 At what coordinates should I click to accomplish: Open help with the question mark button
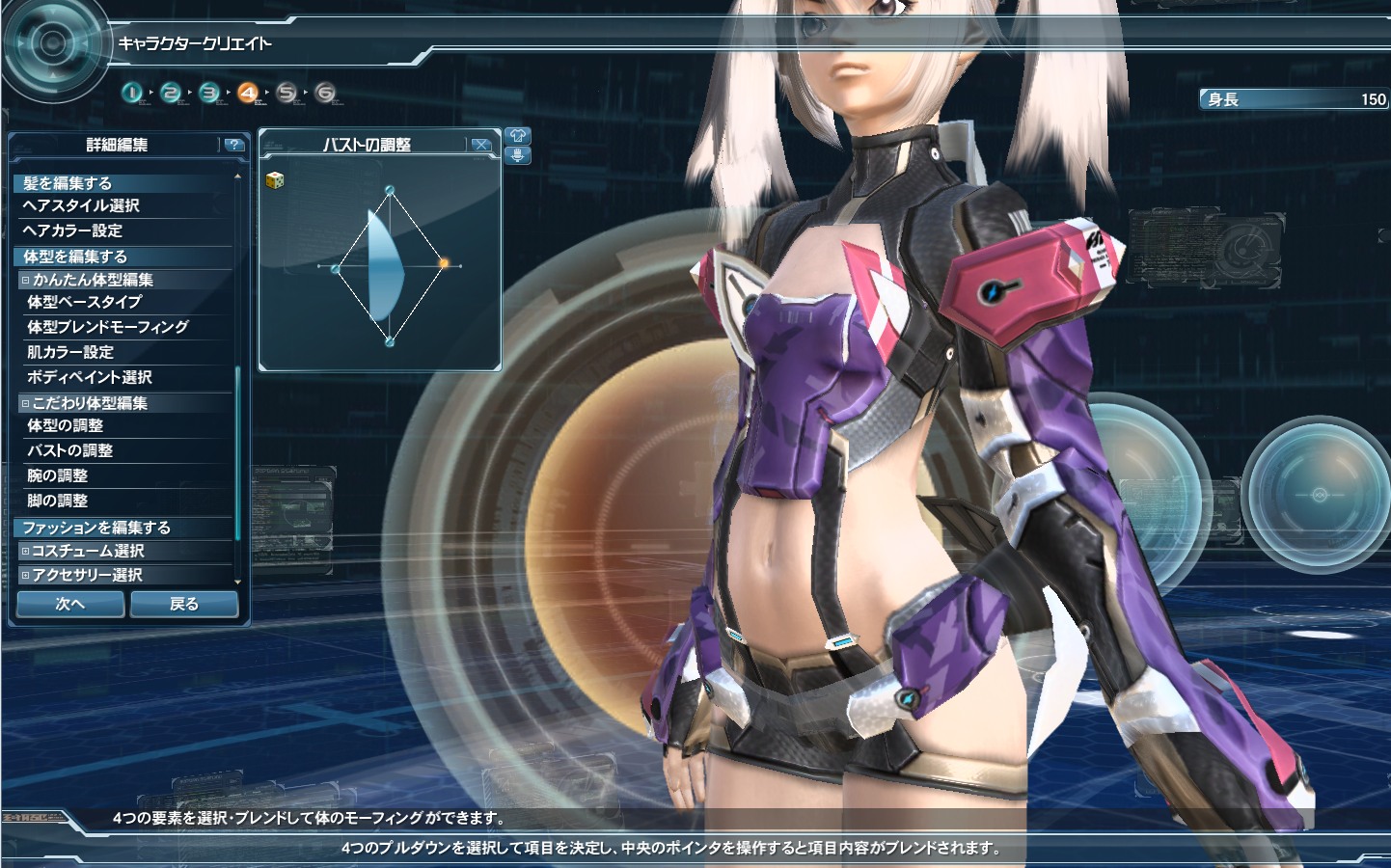pos(233,145)
